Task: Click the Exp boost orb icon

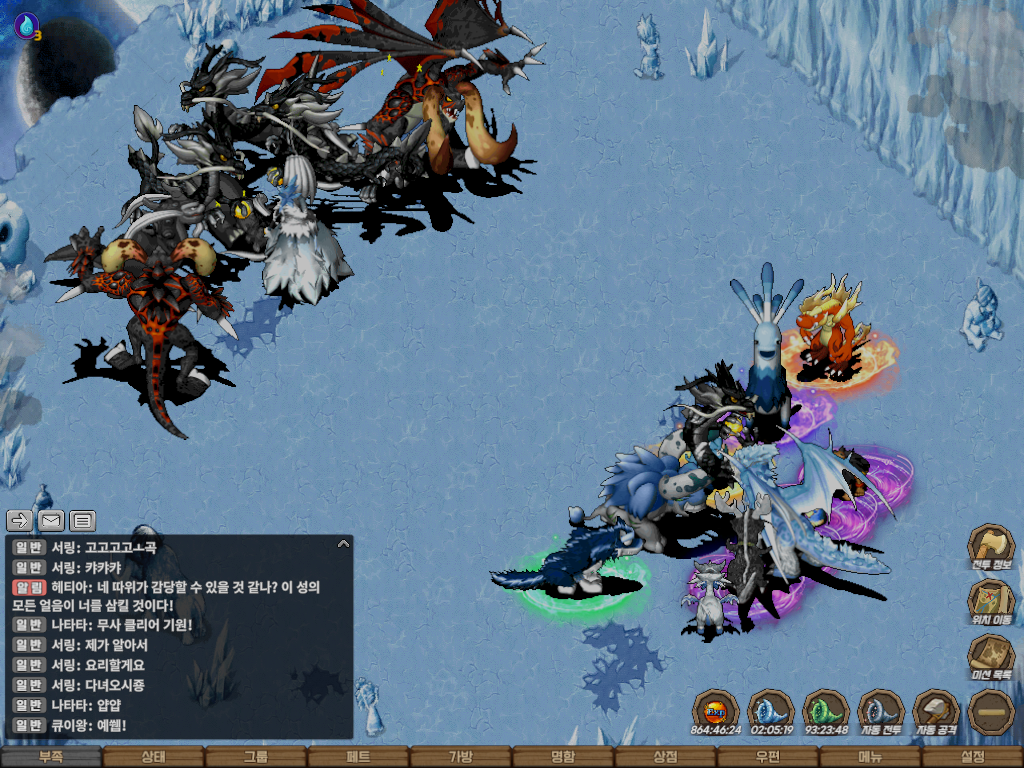Action: coord(716,710)
